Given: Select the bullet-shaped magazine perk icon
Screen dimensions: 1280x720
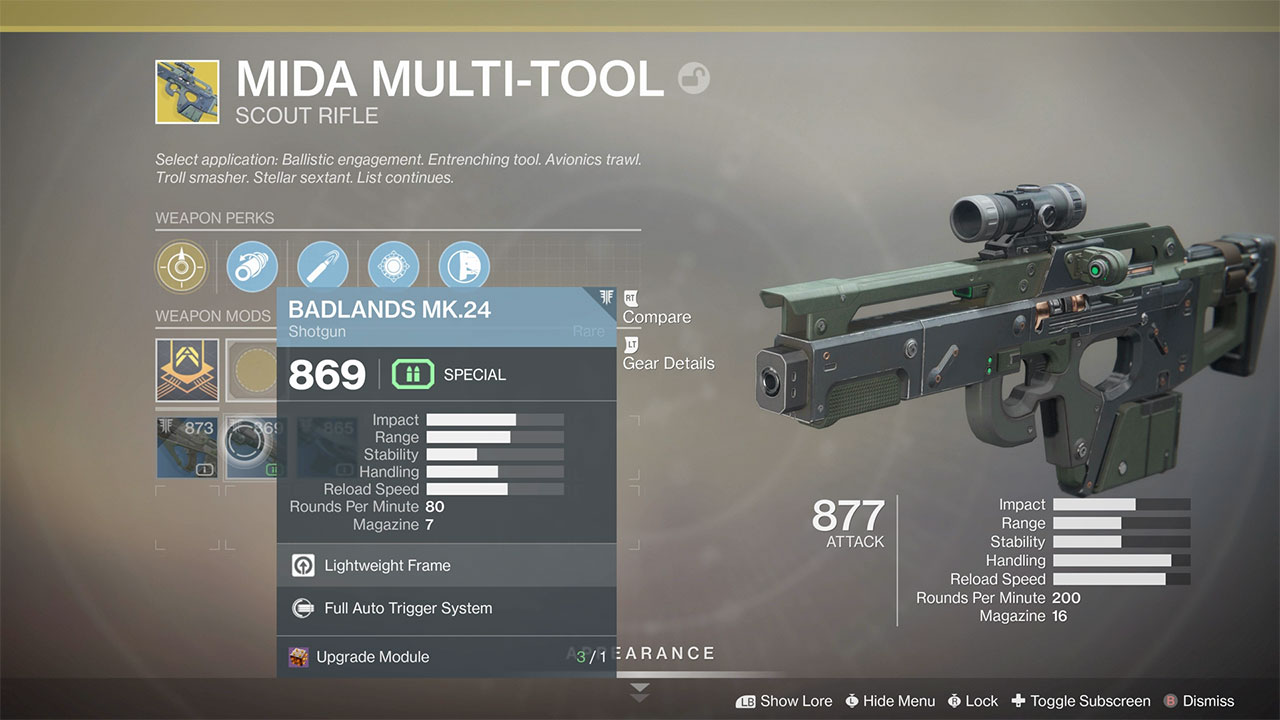Looking at the screenshot, I should [x=322, y=266].
